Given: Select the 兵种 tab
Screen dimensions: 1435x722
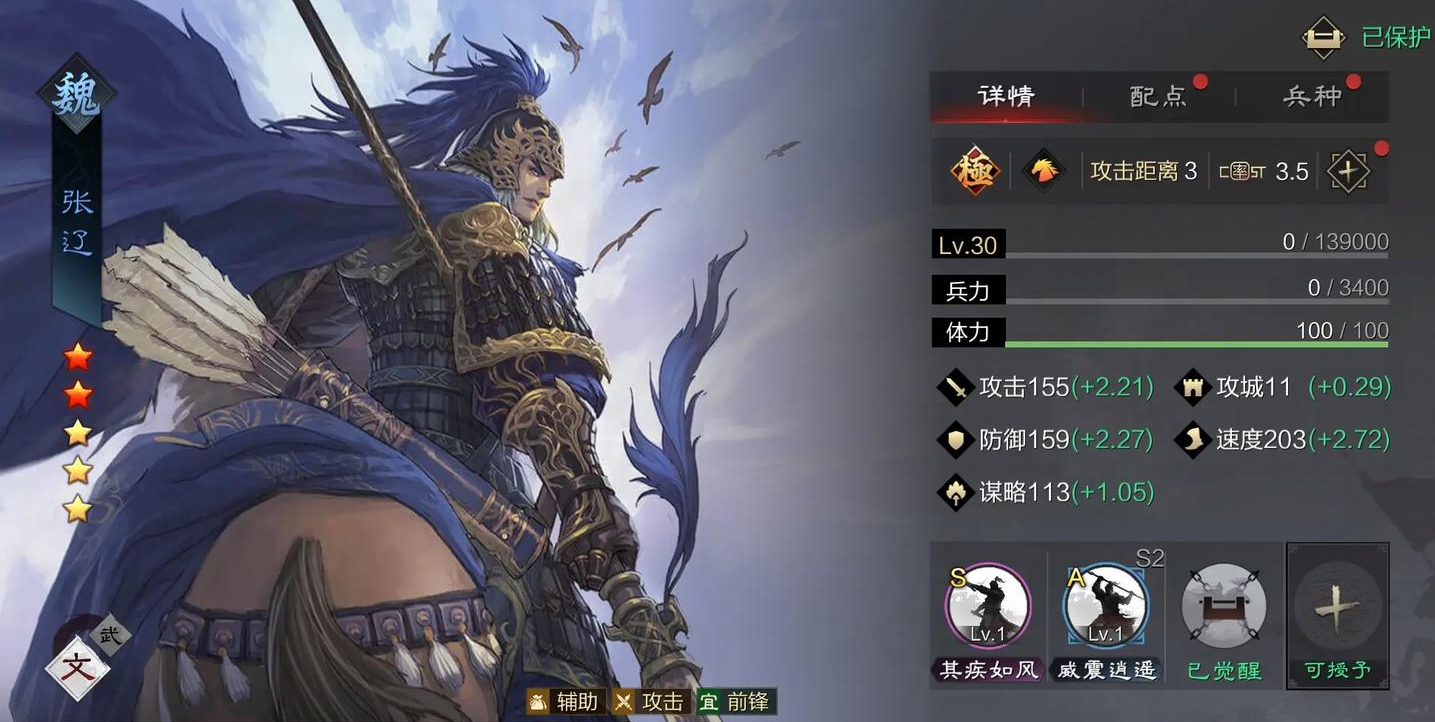Looking at the screenshot, I should coord(1312,96).
